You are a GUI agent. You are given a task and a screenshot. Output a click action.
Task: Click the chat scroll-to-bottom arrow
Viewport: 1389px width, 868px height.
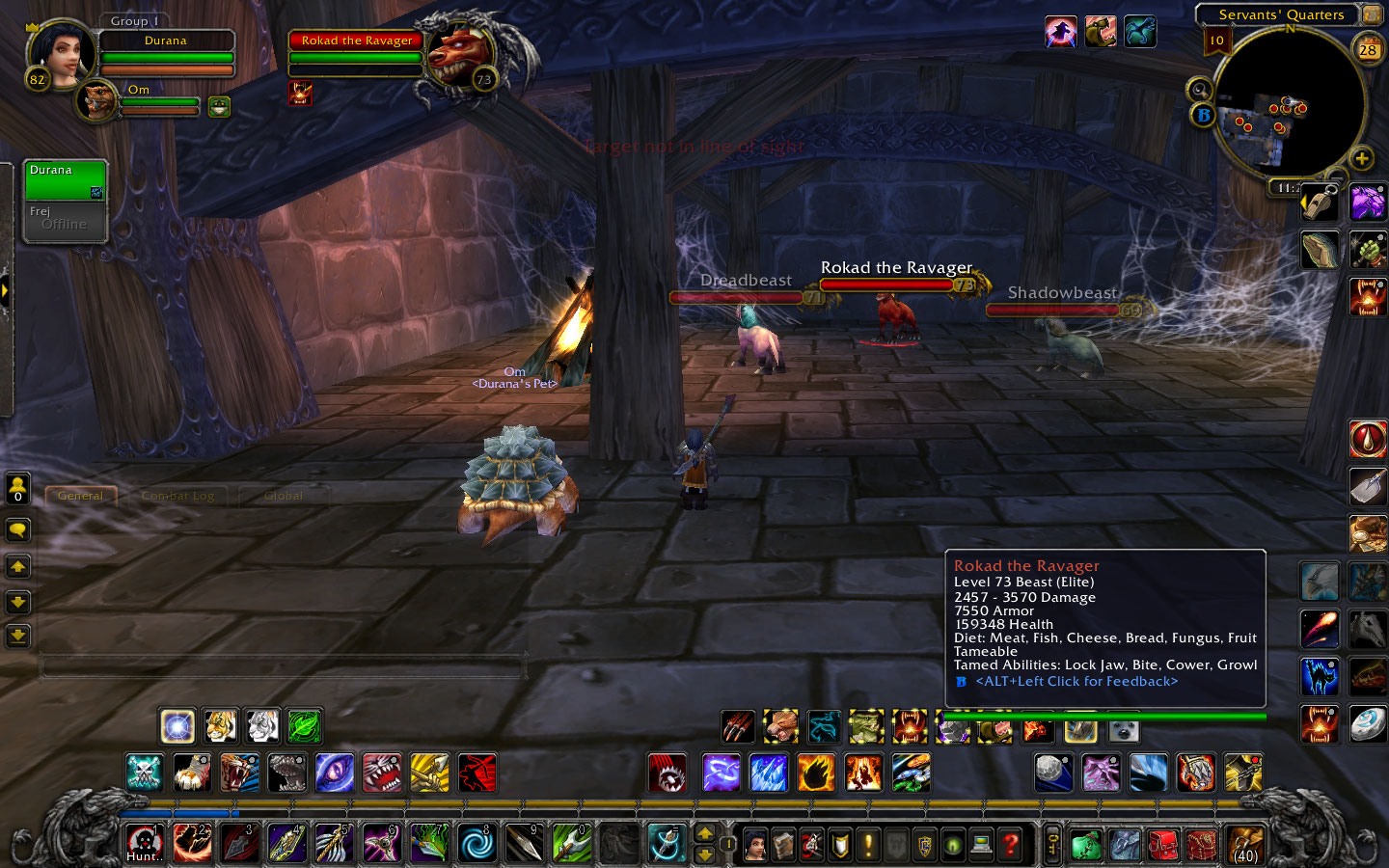[17, 637]
